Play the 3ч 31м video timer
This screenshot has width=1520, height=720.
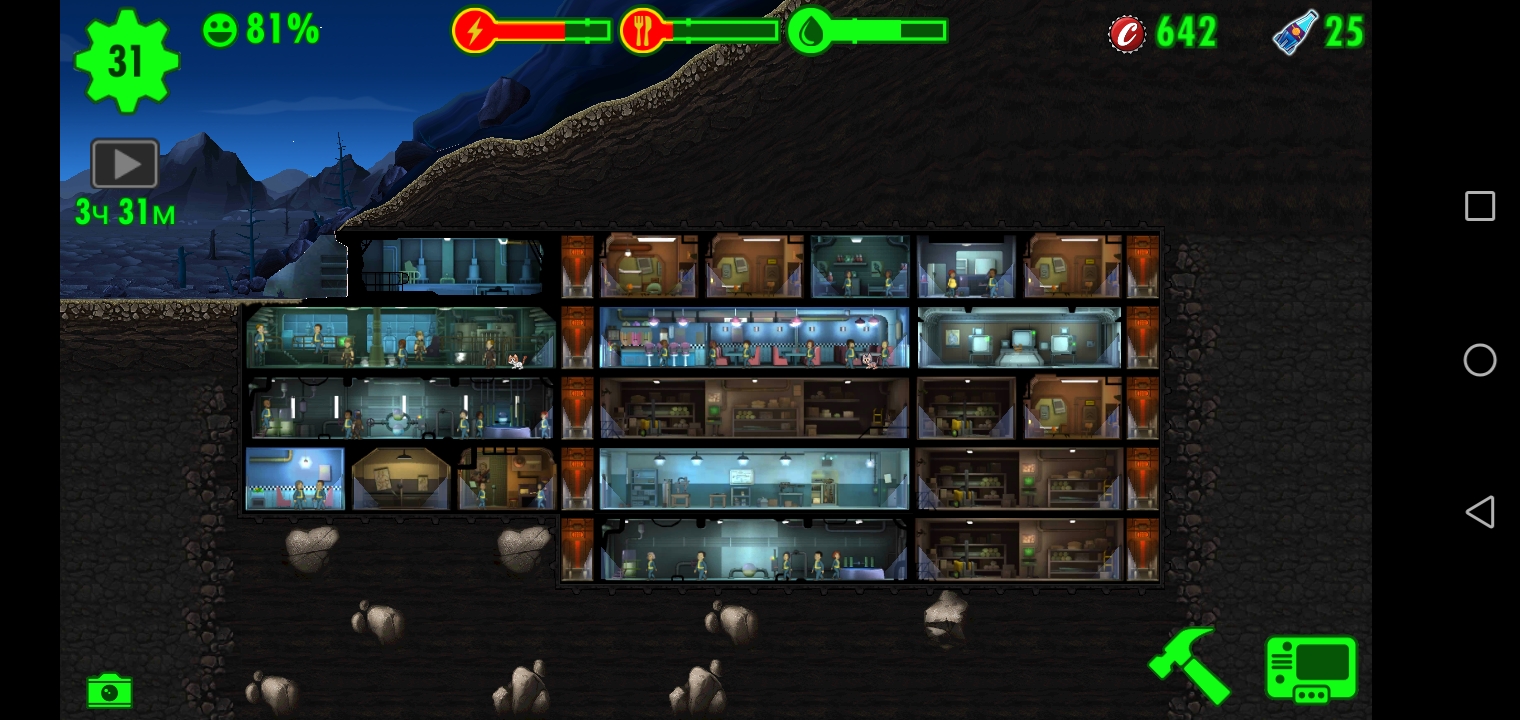click(123, 162)
